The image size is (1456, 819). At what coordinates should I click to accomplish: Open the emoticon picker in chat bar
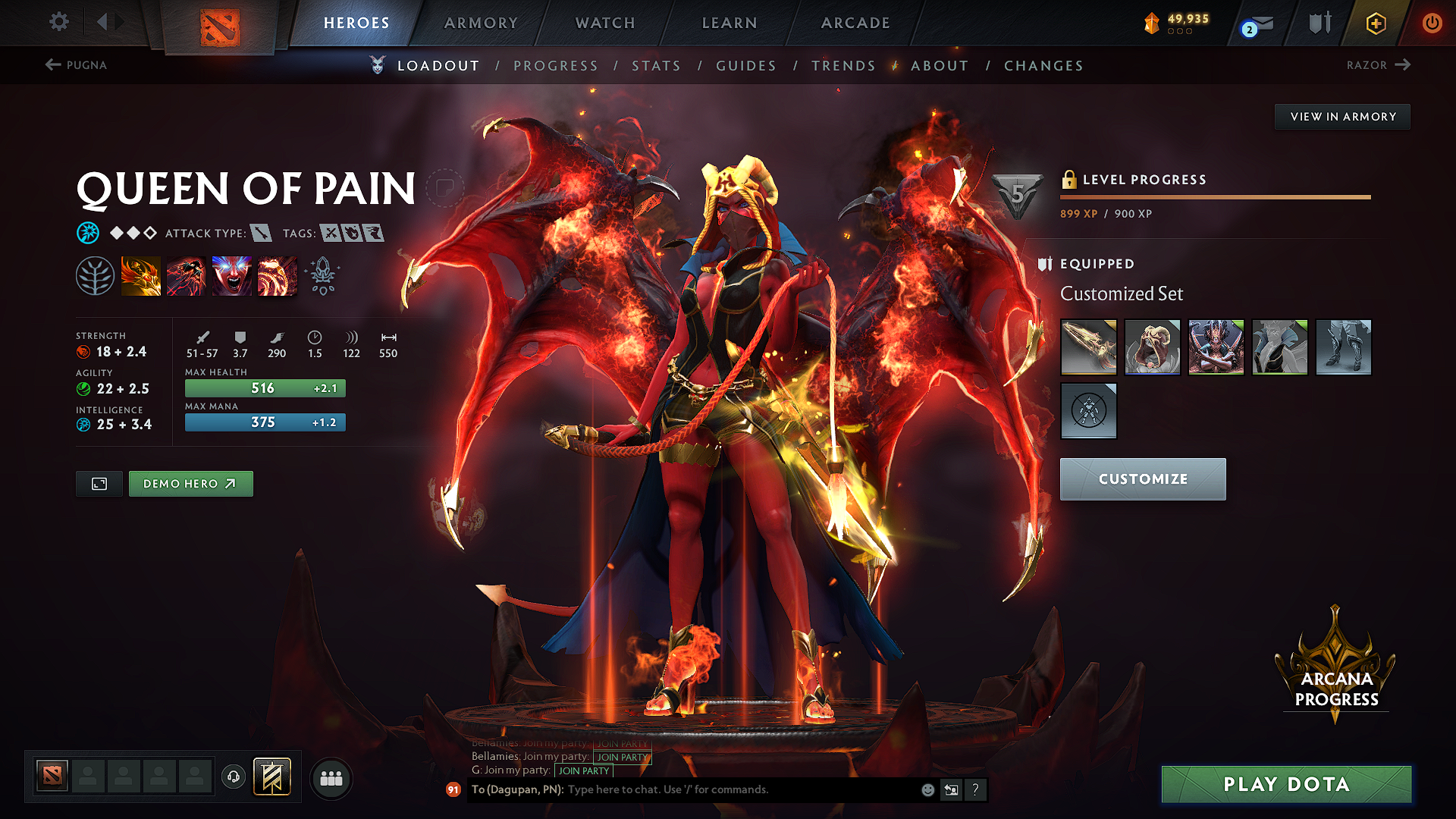click(927, 789)
